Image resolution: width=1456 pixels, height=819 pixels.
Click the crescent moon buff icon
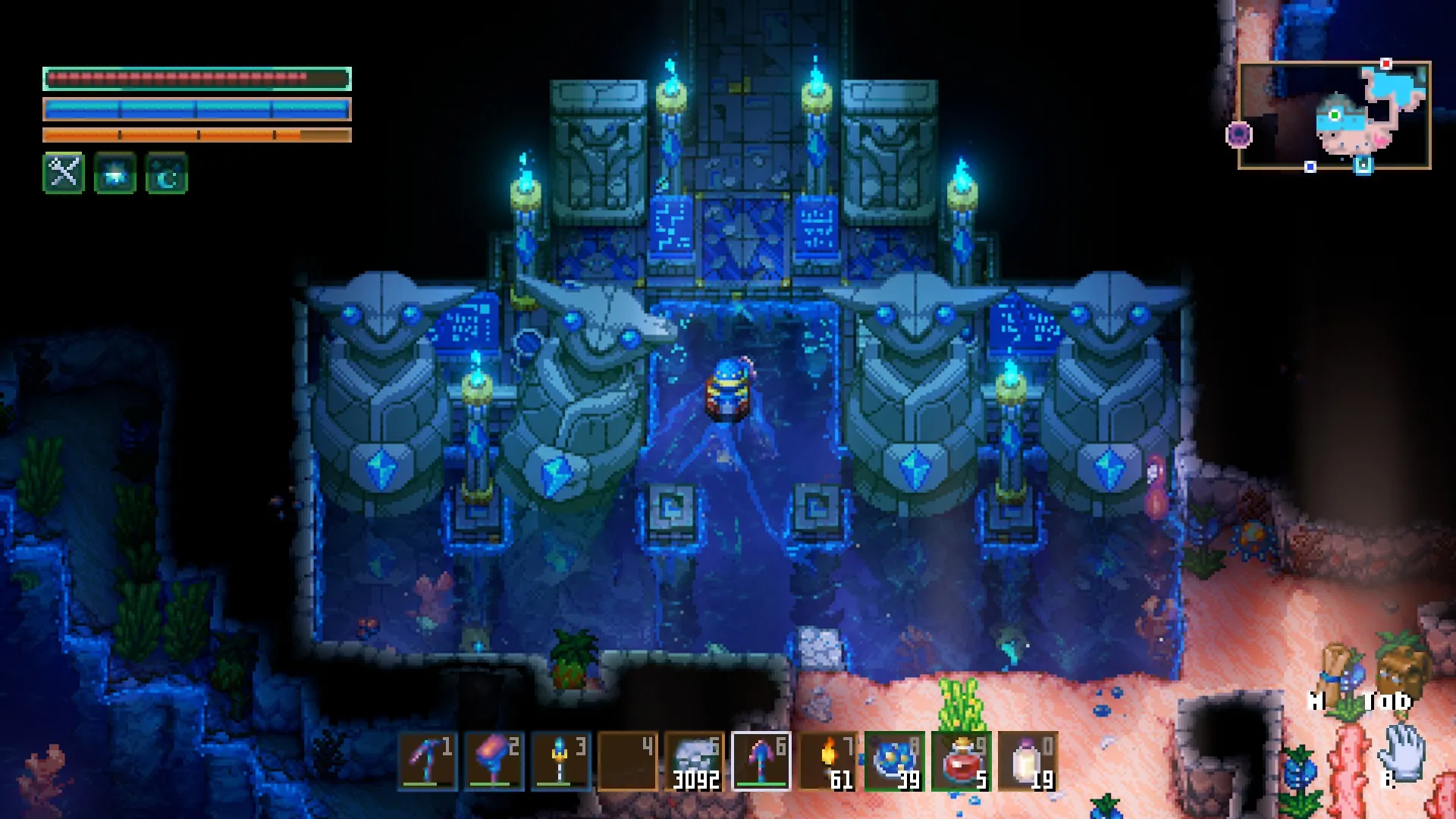(167, 173)
